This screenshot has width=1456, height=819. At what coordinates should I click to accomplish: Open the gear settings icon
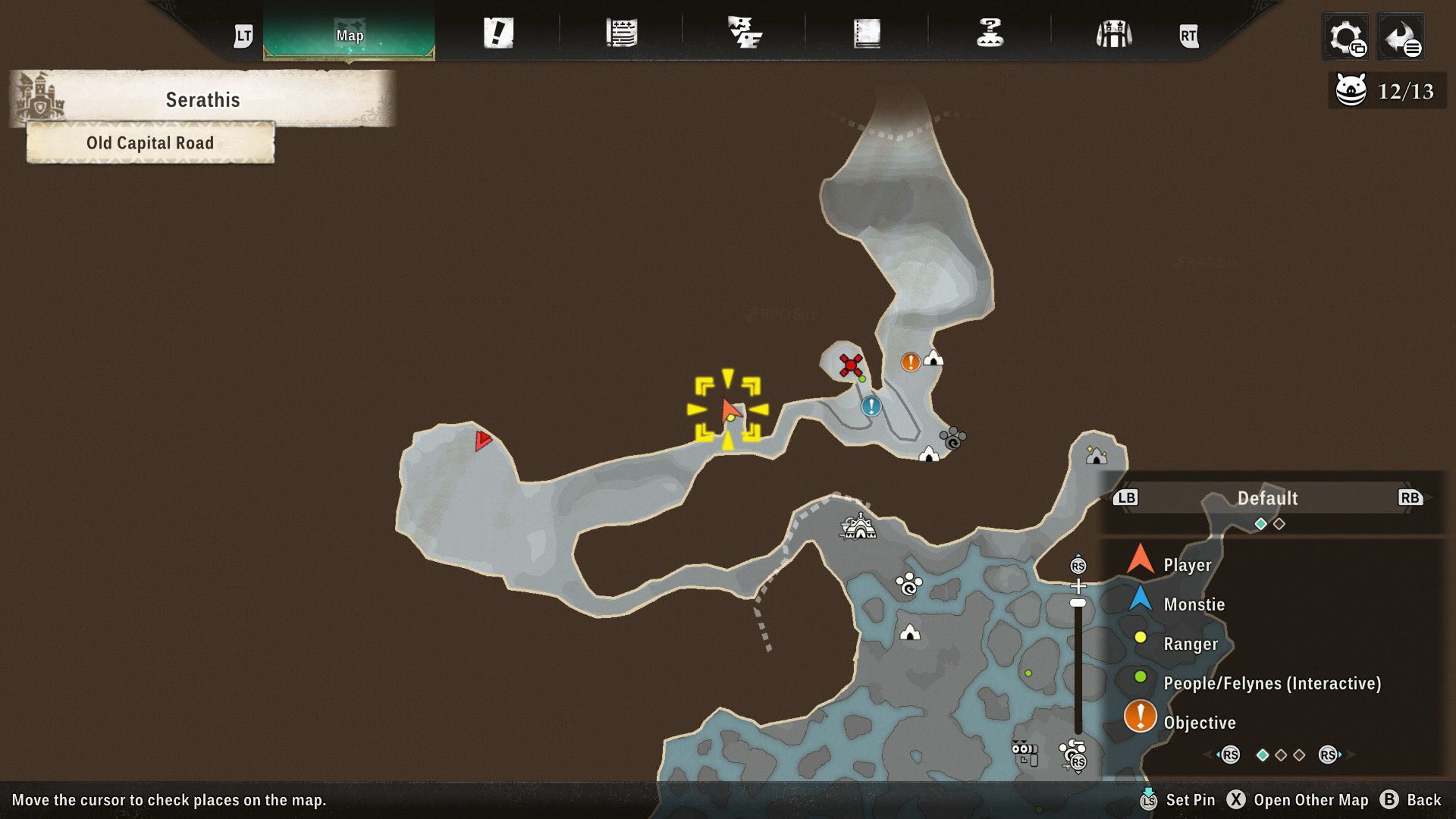pyautogui.click(x=1346, y=37)
